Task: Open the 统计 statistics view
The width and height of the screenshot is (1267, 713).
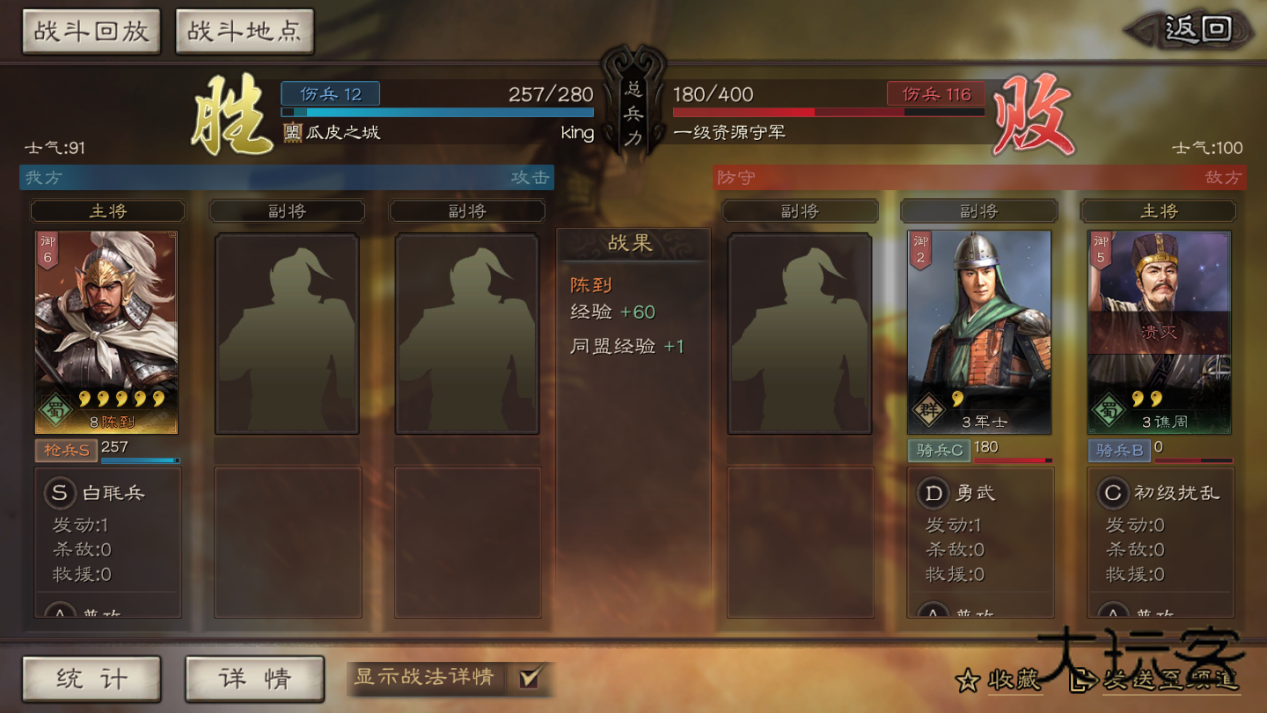Action: [x=91, y=679]
